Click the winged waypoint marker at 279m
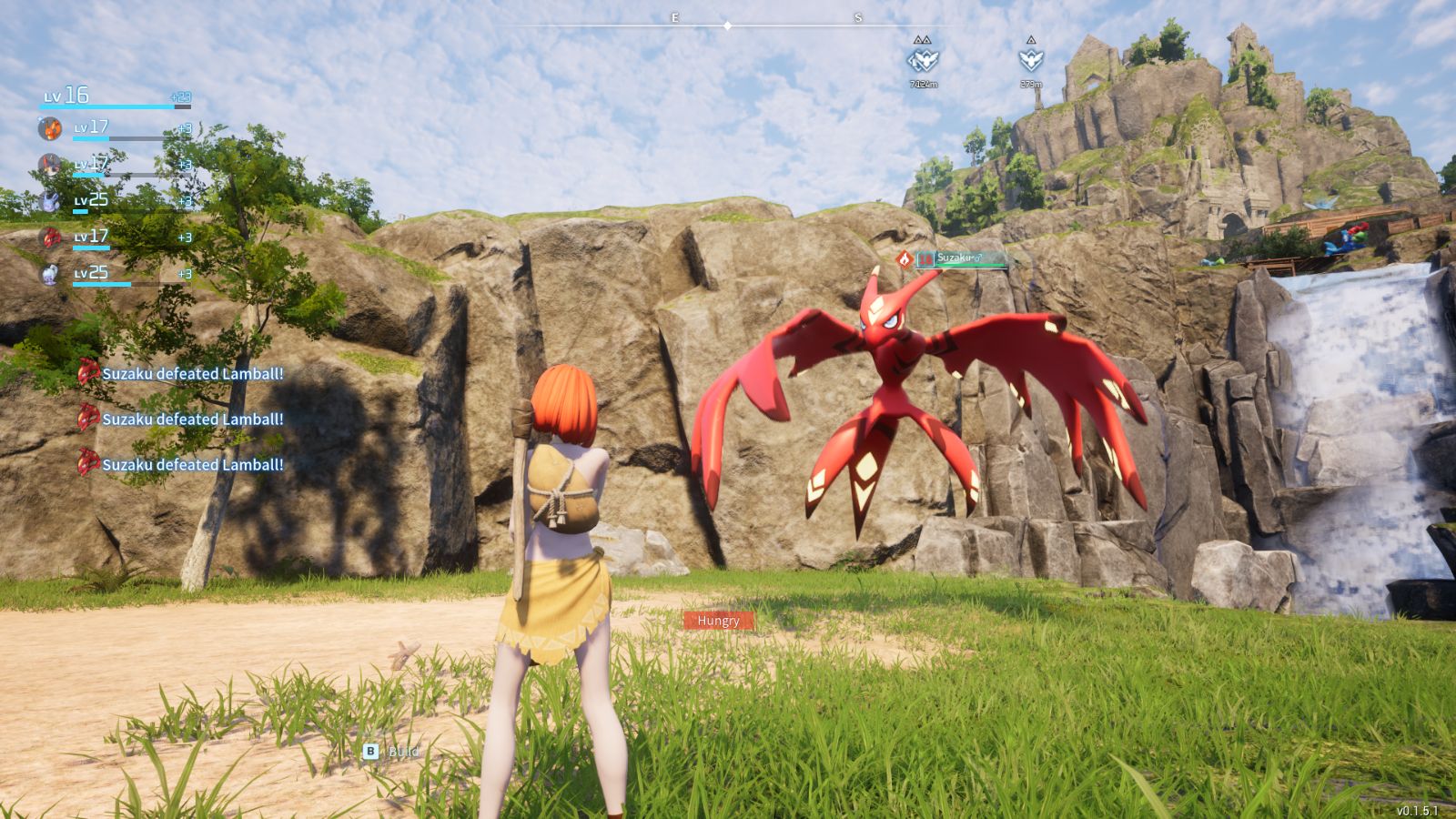The image size is (1456, 819). click(x=1030, y=60)
